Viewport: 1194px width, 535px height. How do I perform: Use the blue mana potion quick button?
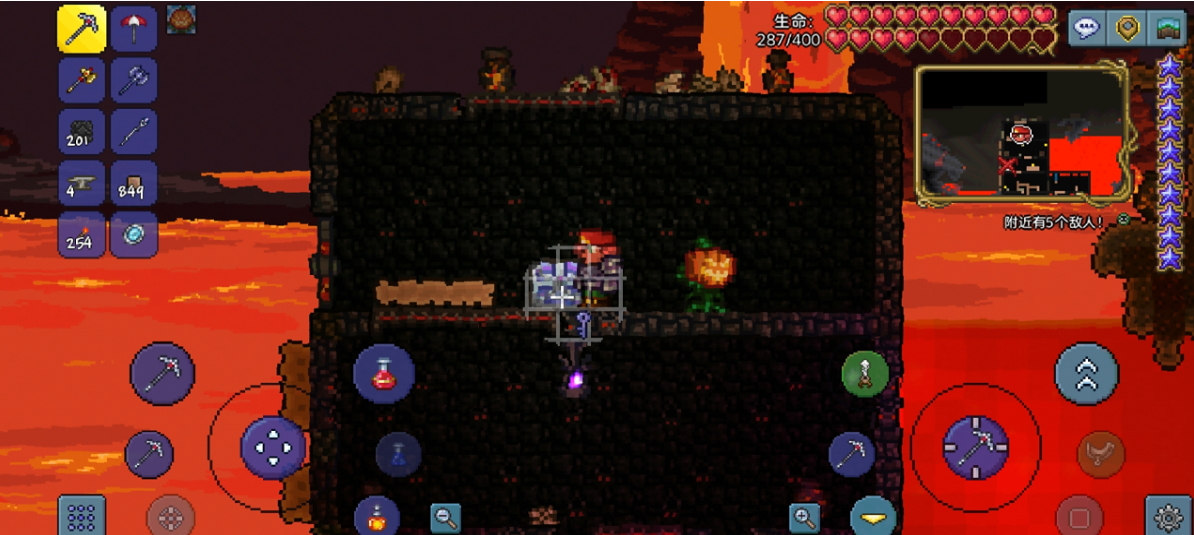[x=398, y=455]
